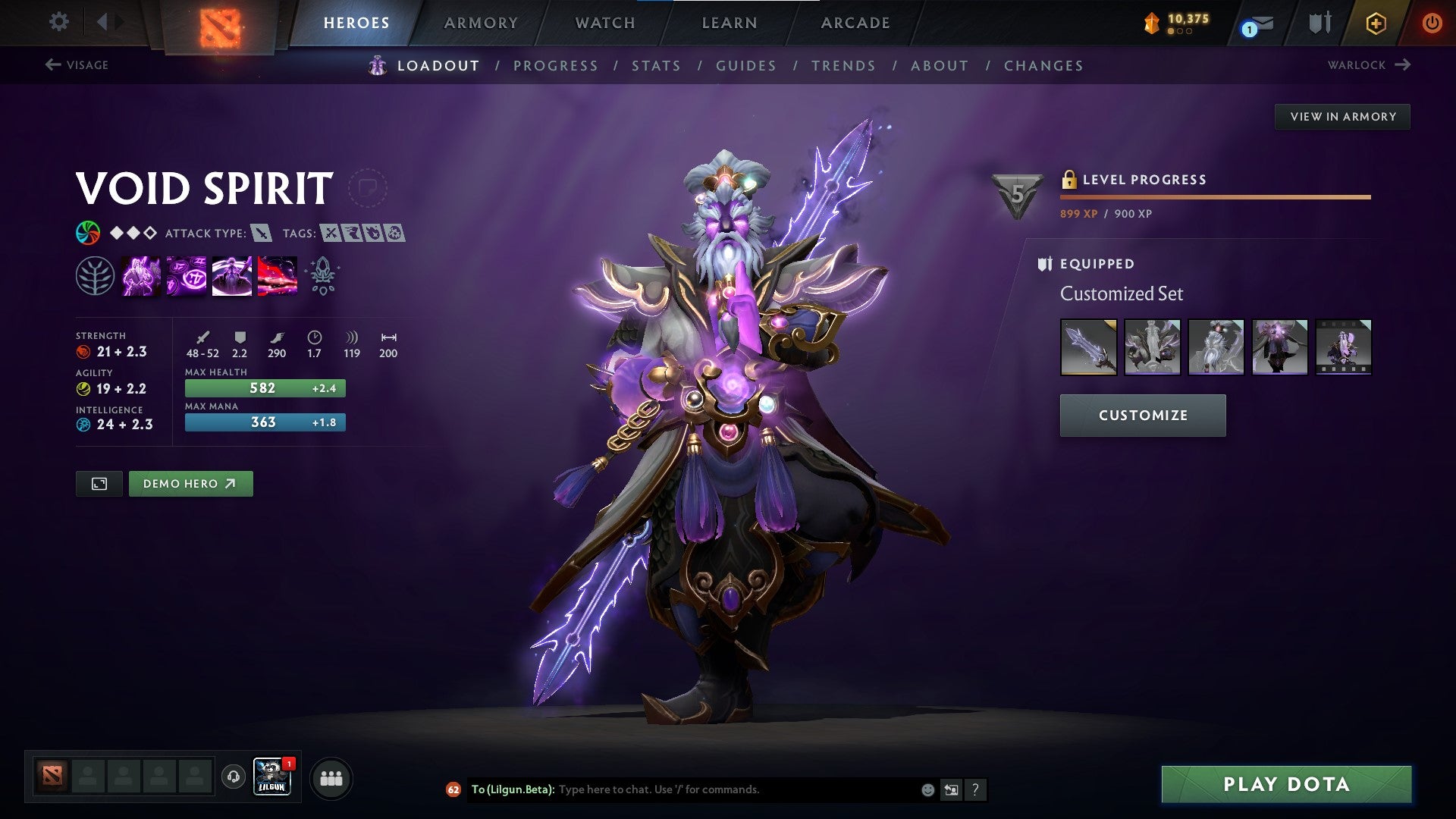Screen dimensions: 1456x819
Task: Click the CUSTOMIZE button for the equipped set
Action: (x=1142, y=415)
